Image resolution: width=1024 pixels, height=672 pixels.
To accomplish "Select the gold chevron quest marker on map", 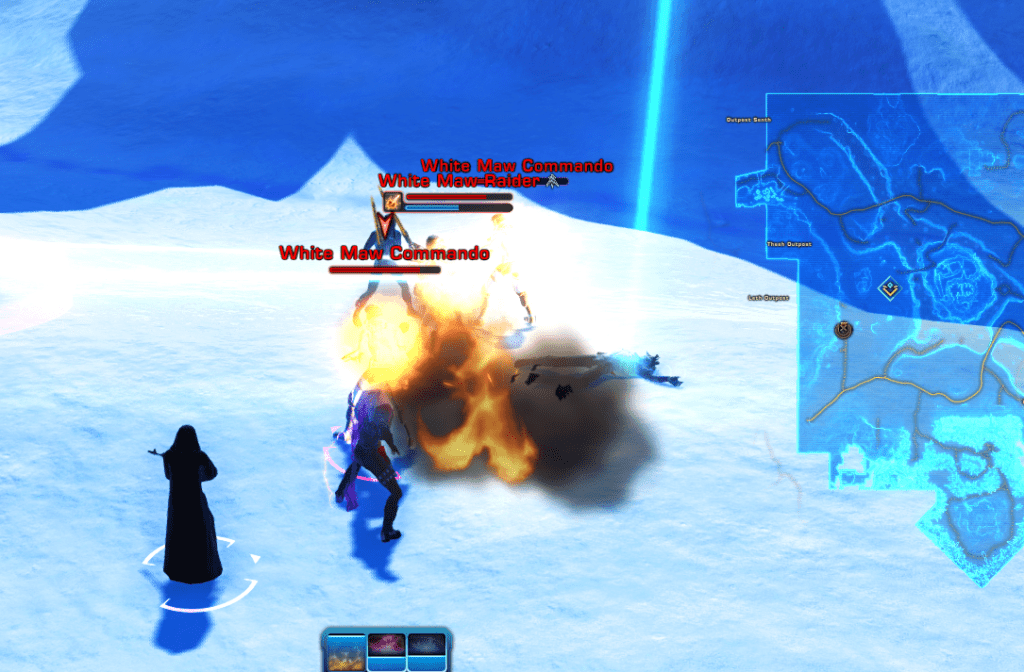I will (887, 289).
